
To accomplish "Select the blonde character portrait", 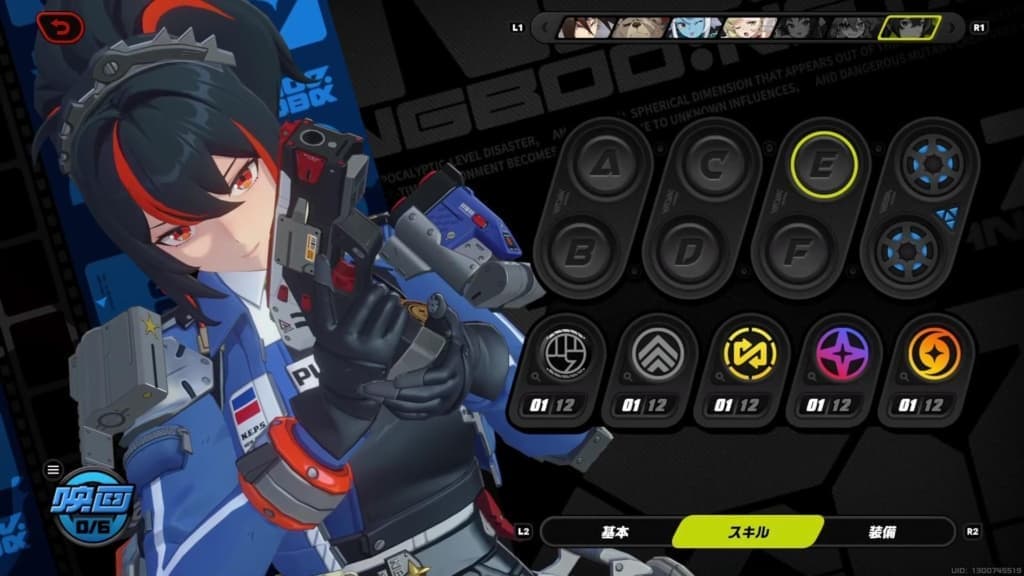I will [x=746, y=27].
